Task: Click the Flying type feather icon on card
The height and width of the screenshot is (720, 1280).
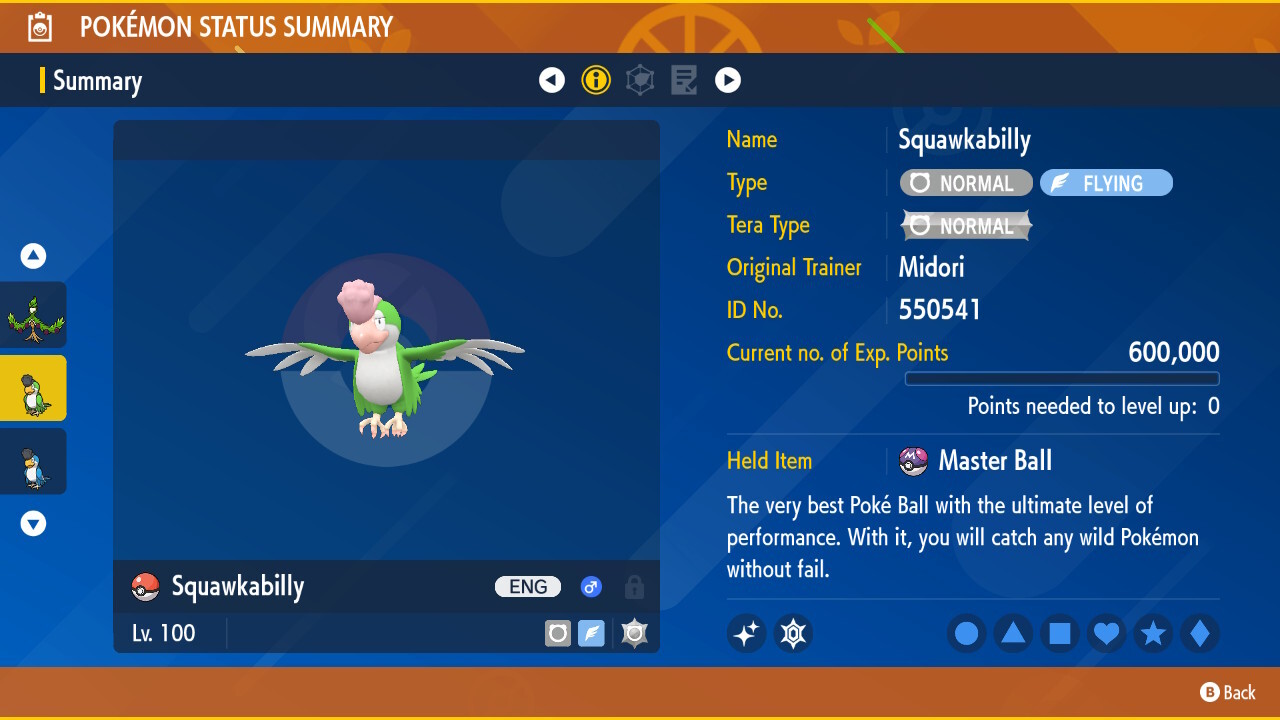Action: [591, 633]
